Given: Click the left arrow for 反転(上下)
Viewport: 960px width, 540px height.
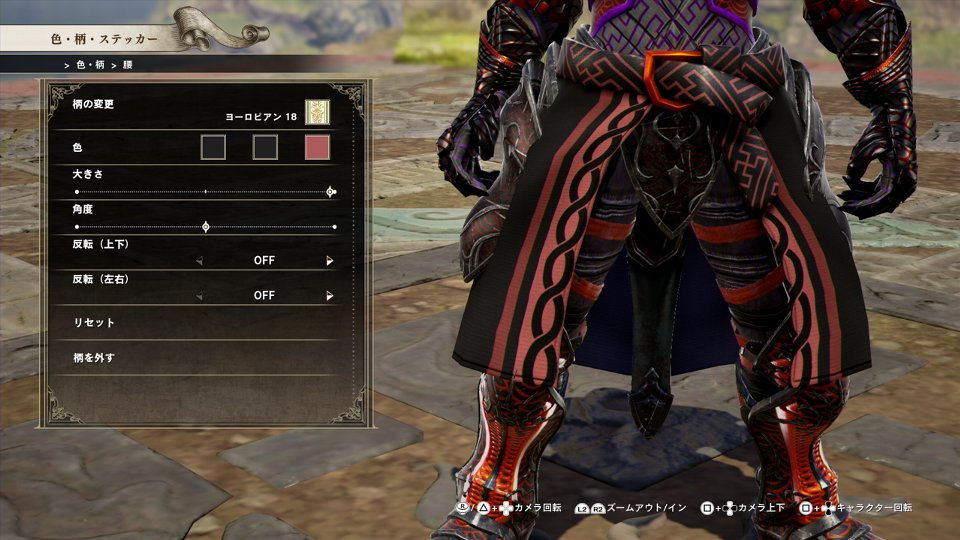Looking at the screenshot, I should (198, 261).
